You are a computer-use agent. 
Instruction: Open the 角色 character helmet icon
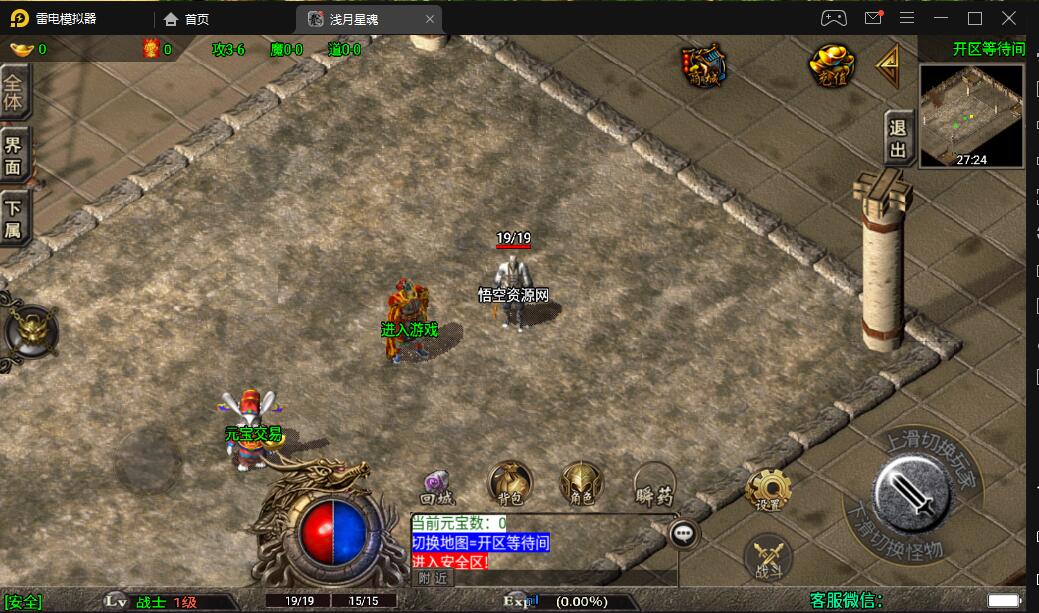pos(582,482)
